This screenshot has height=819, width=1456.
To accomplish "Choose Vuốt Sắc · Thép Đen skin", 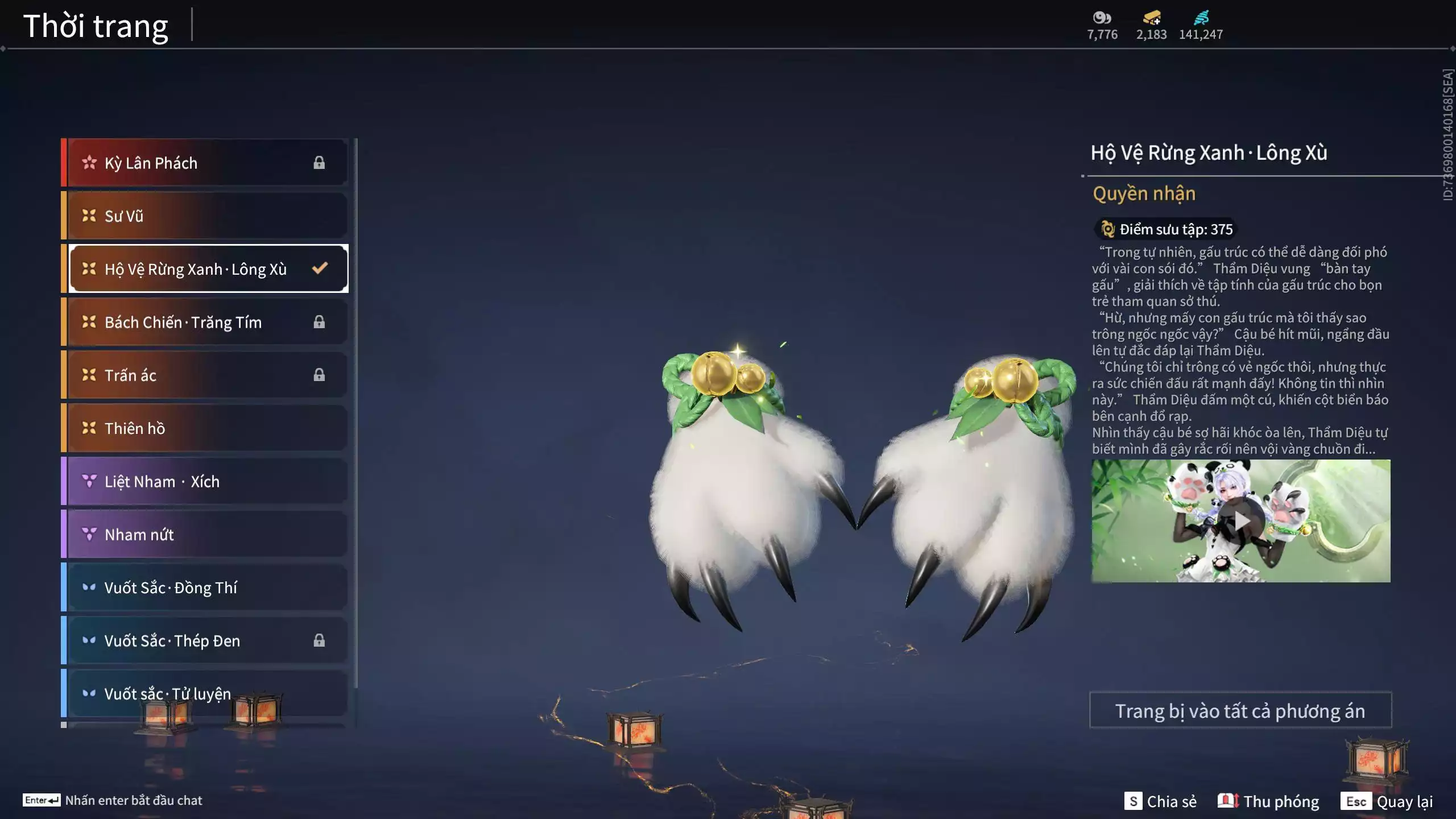I will 206,641.
